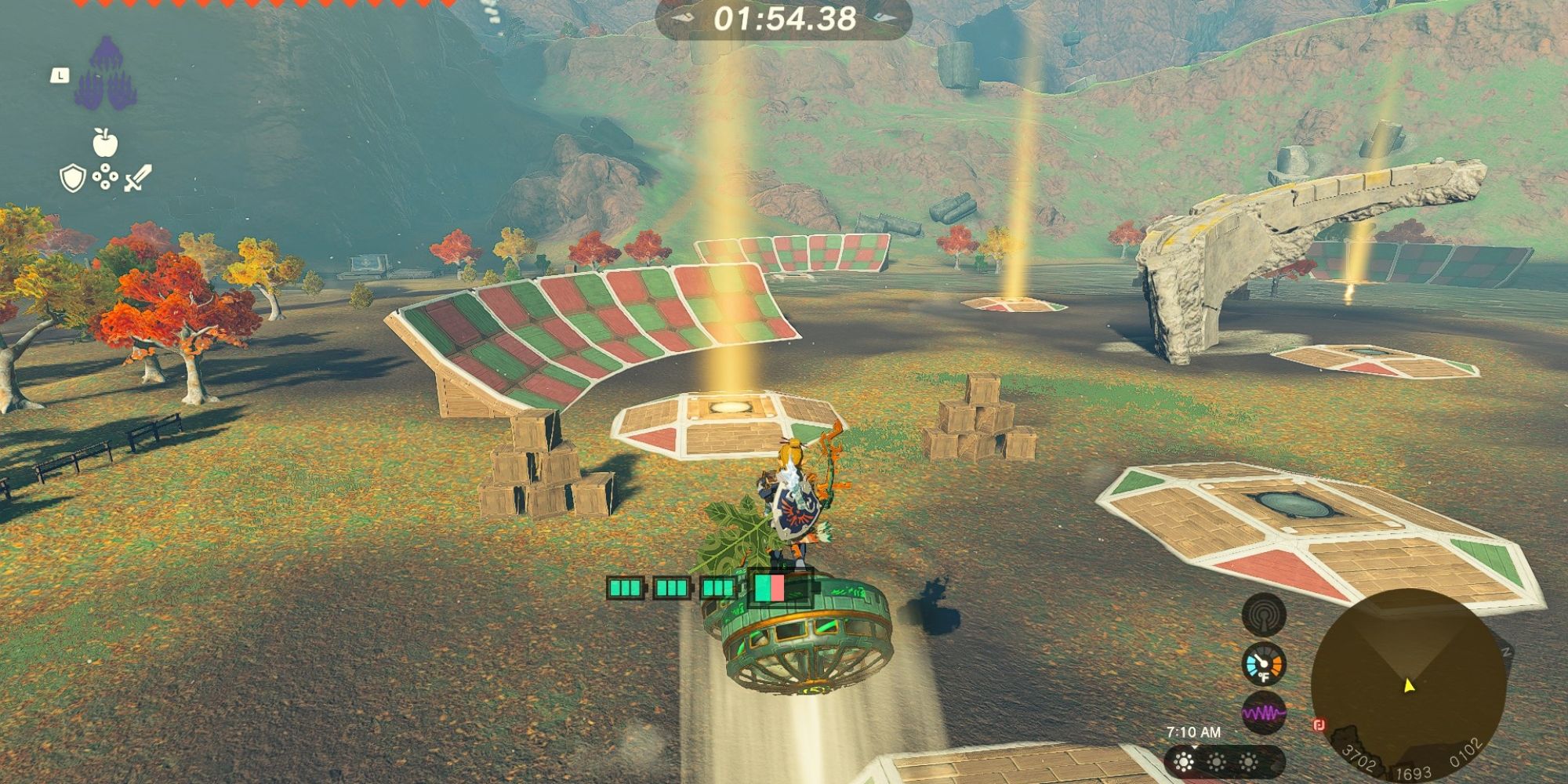Click the apple meal buff icon

(x=104, y=143)
